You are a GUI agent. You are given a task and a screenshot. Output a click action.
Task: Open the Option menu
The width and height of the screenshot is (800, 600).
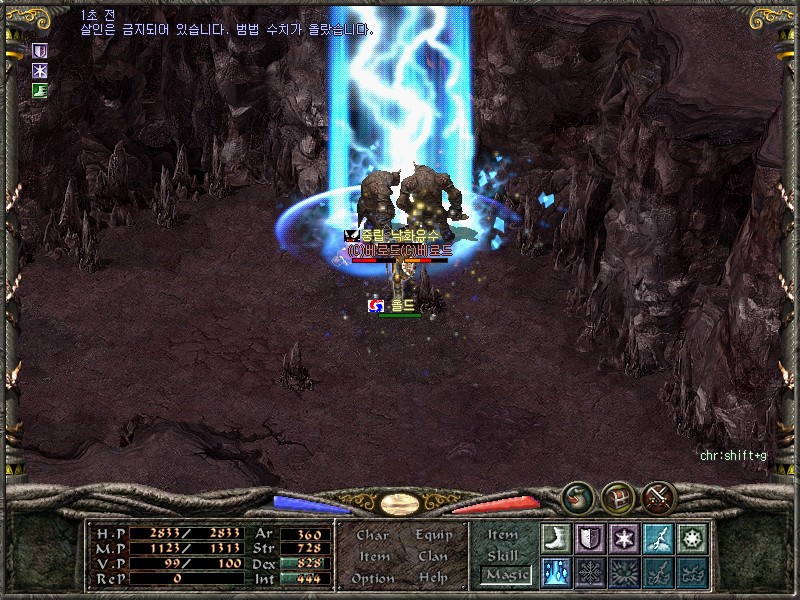(373, 578)
